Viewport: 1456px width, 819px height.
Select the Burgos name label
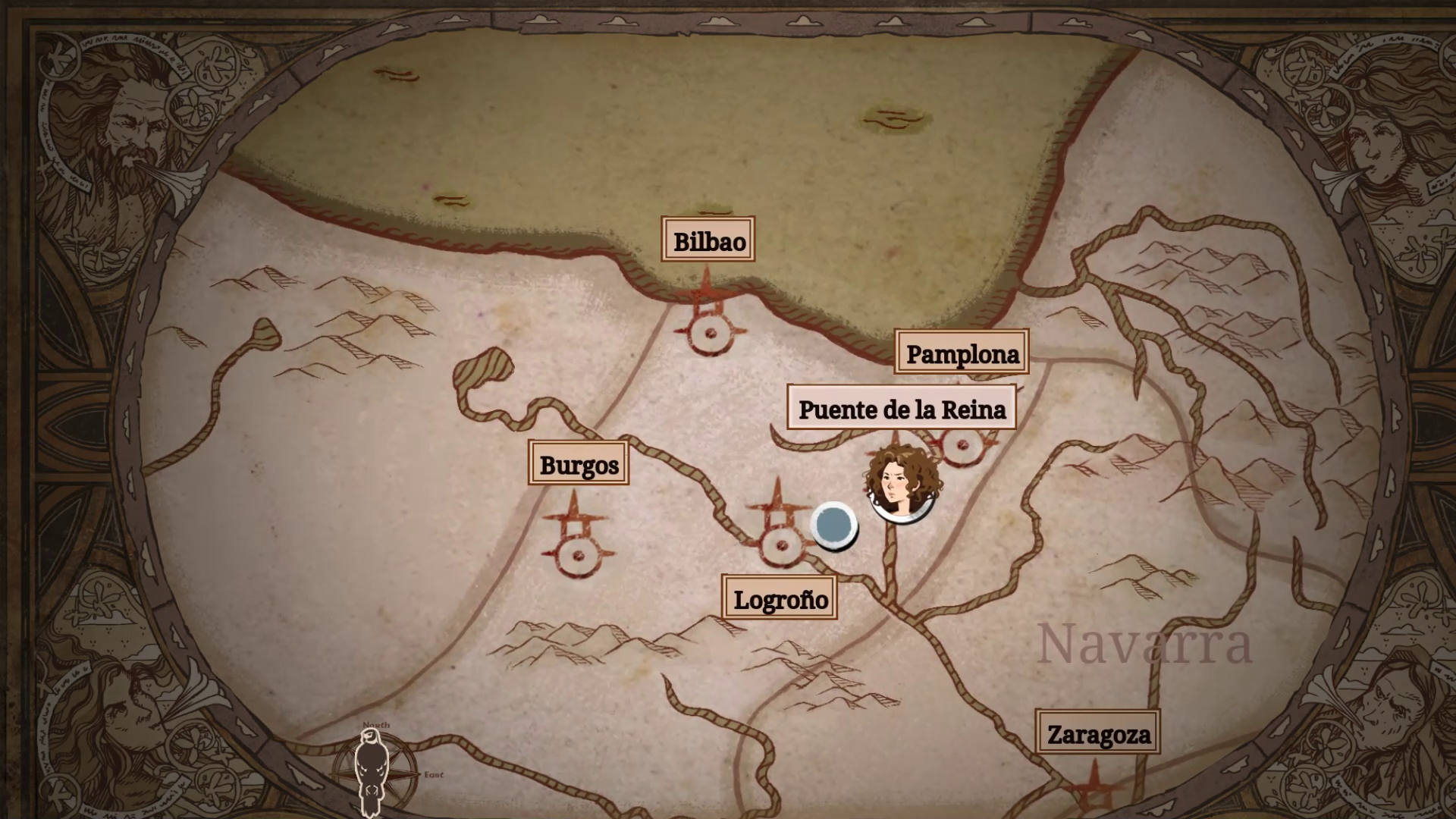(x=579, y=464)
